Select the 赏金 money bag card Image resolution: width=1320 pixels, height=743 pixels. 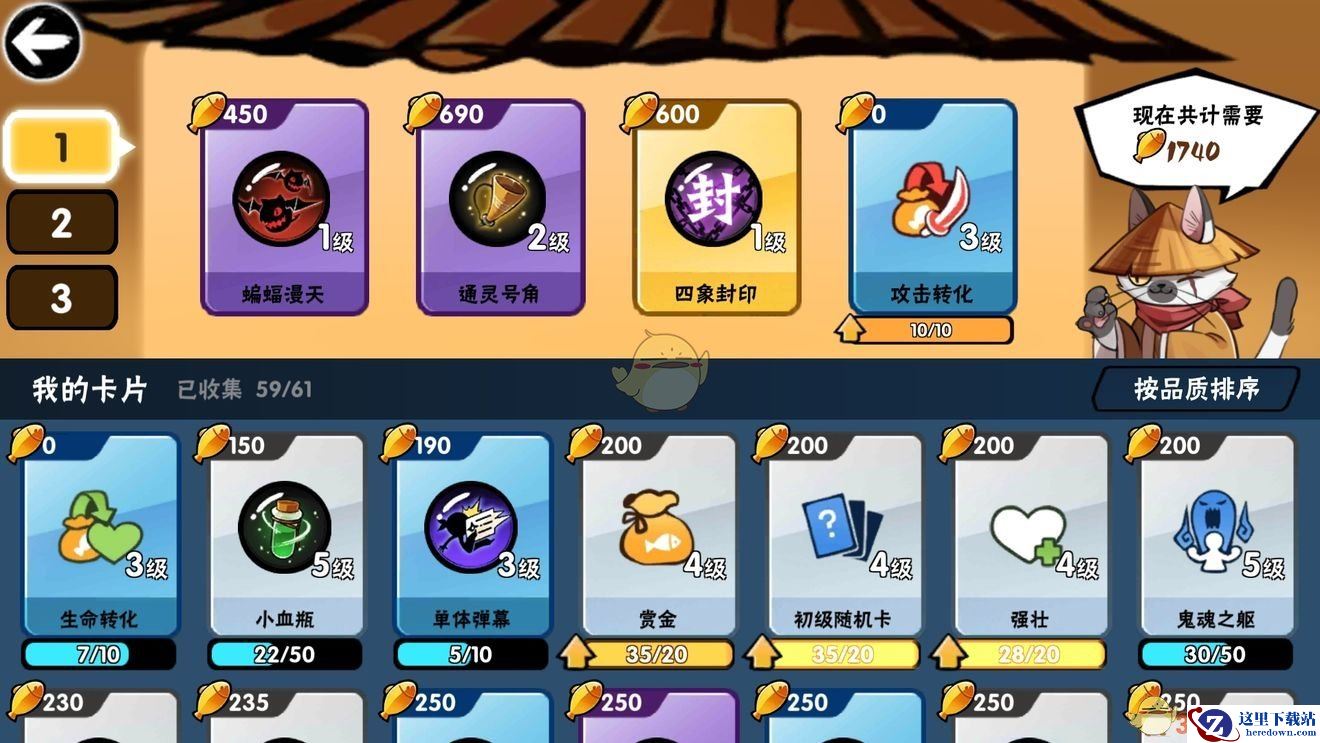[x=658, y=535]
